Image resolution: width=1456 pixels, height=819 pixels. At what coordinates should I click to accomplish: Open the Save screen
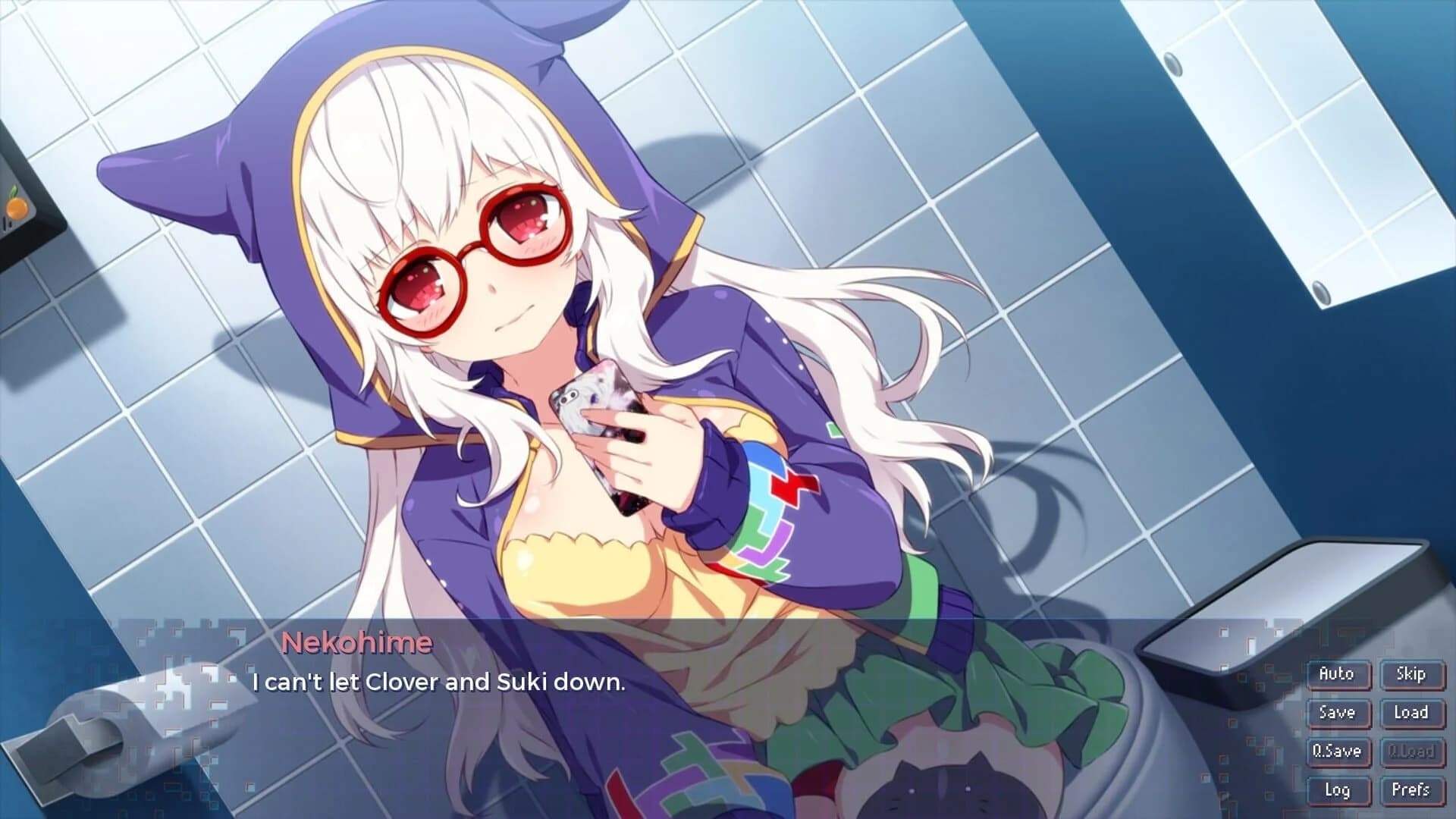pyautogui.click(x=1337, y=713)
